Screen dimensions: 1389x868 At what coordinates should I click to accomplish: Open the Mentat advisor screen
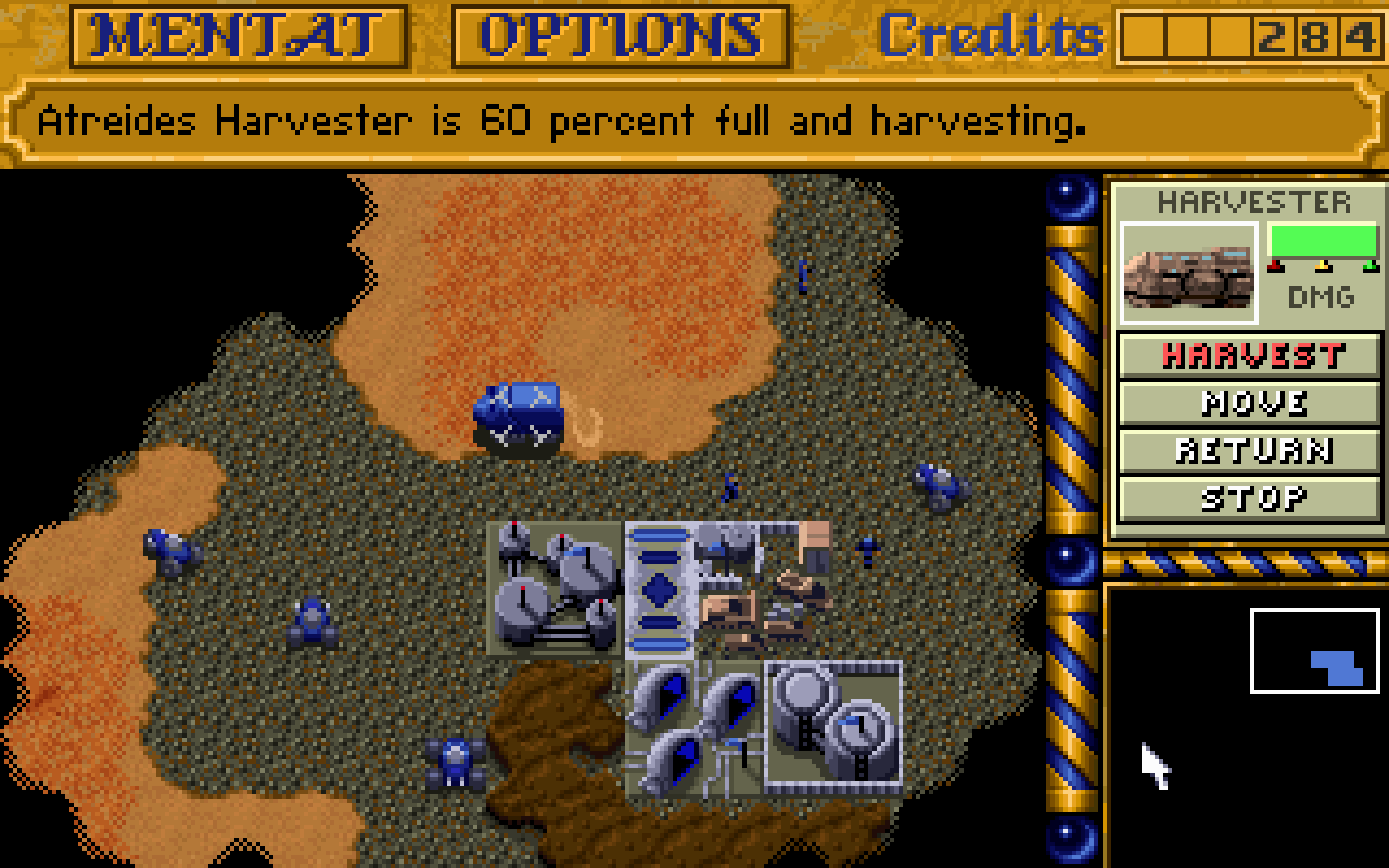tap(239, 36)
